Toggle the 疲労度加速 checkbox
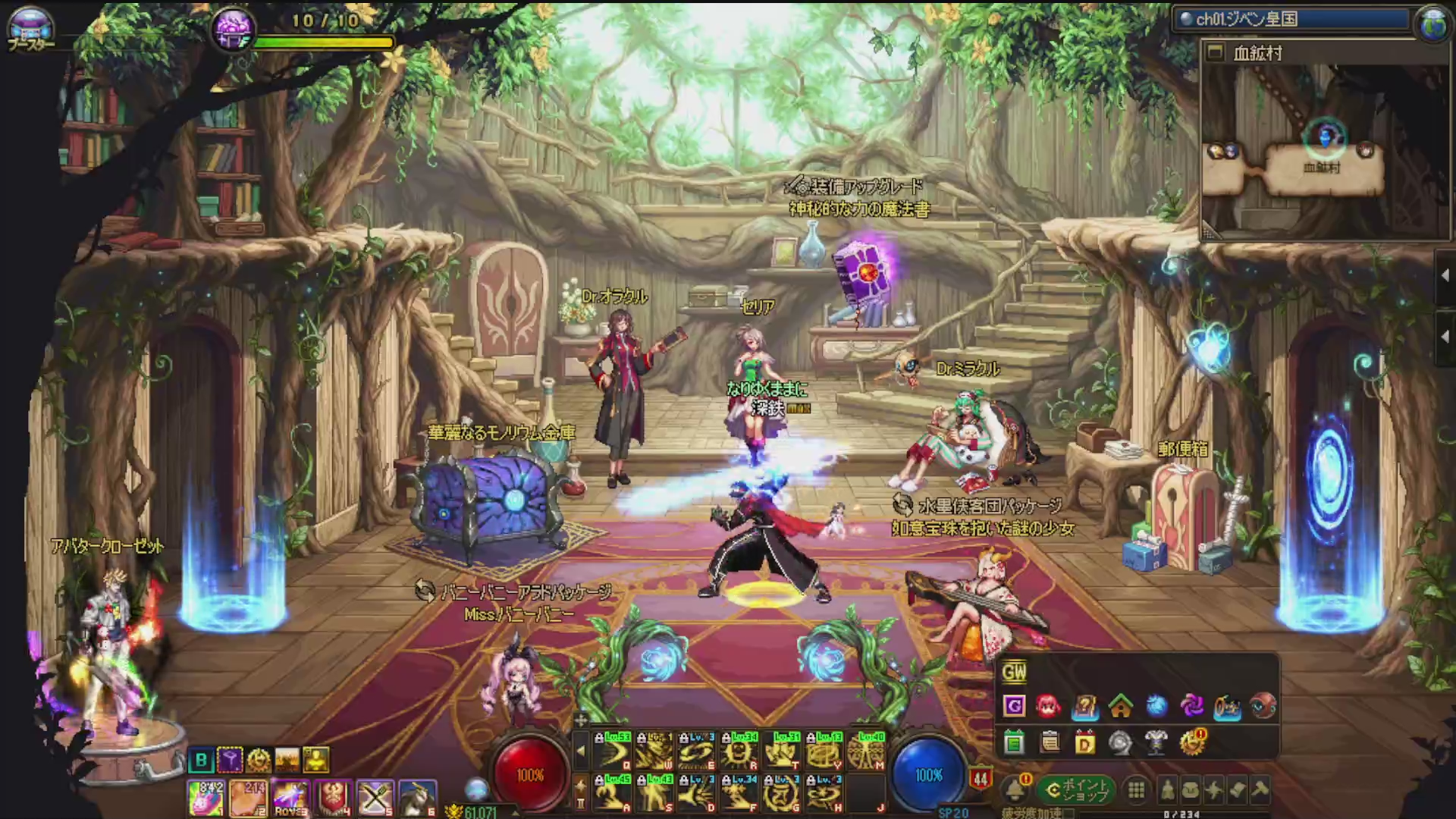 tap(1068, 814)
